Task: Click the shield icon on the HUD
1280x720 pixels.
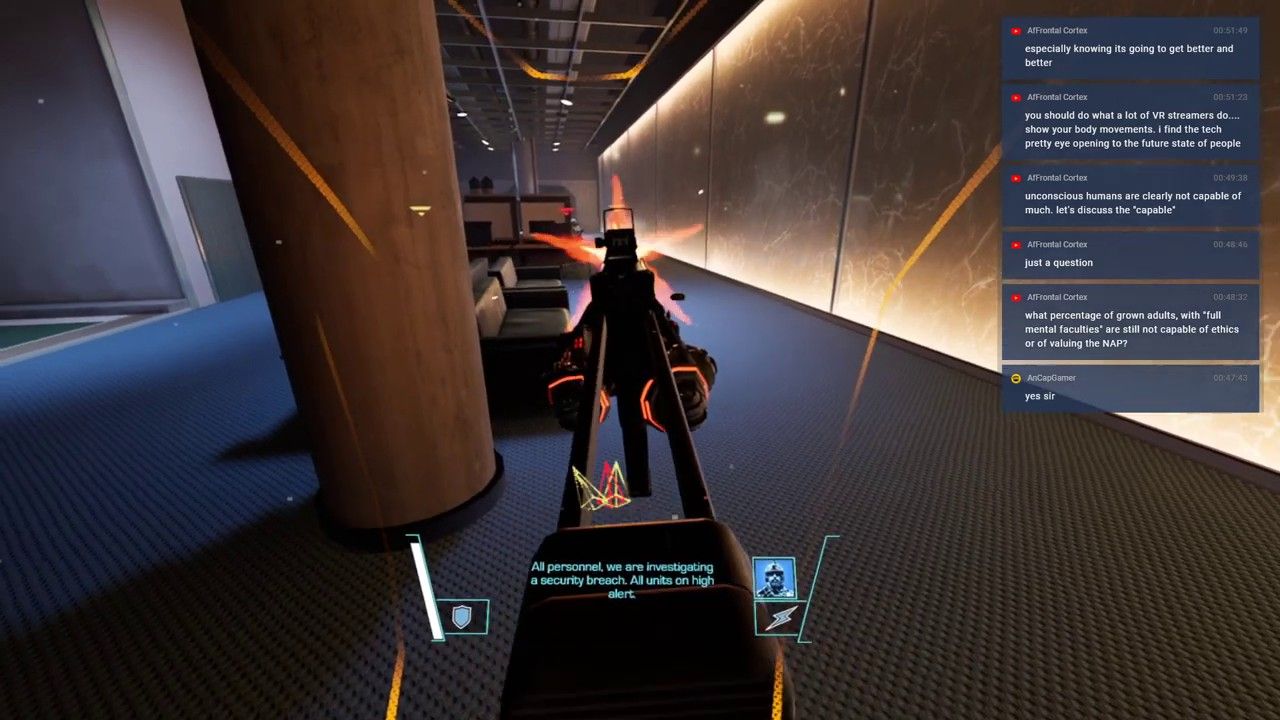Action: (461, 617)
